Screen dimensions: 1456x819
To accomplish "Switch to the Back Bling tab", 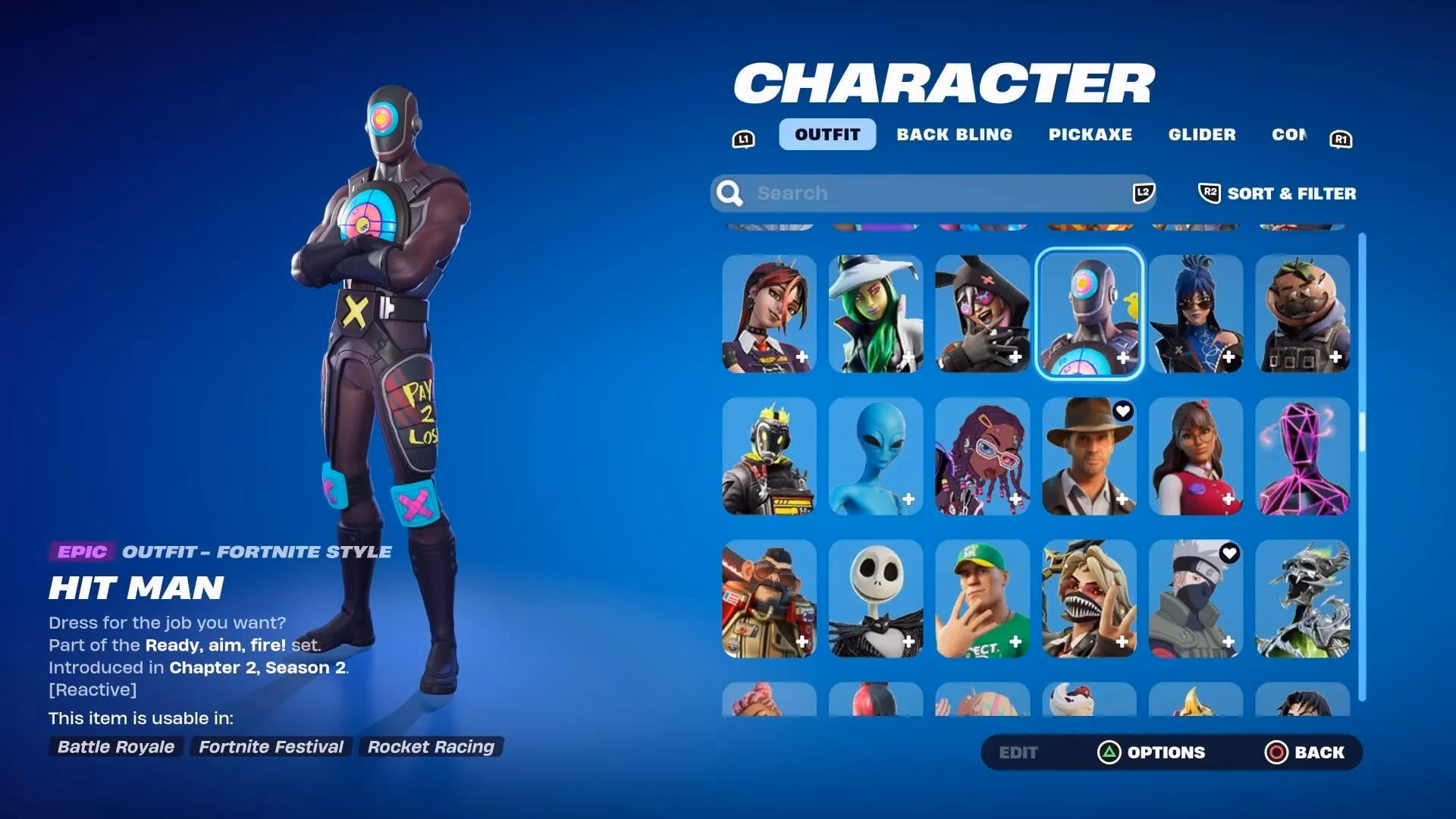I will coord(955,134).
